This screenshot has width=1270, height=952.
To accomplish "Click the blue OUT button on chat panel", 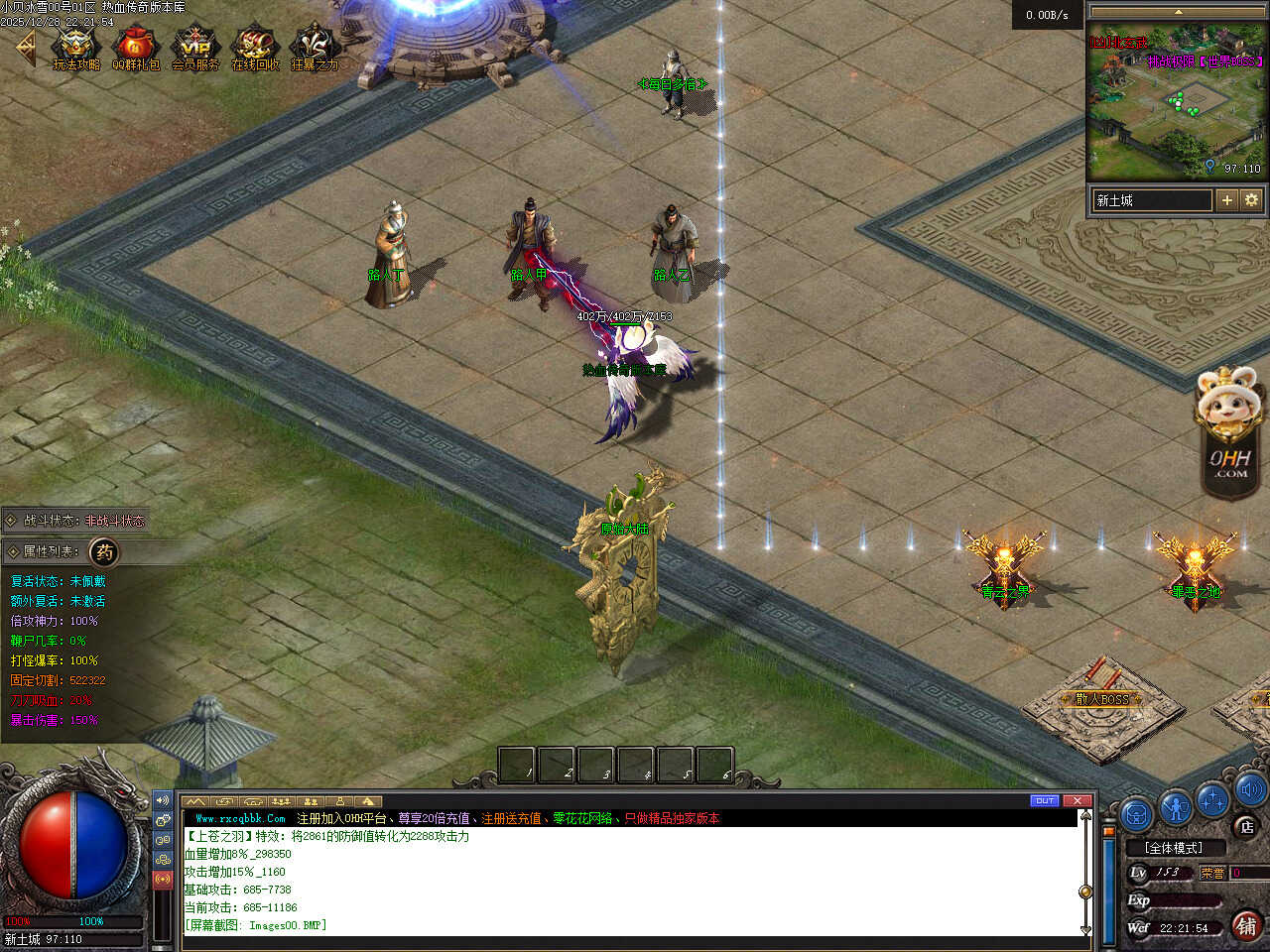I will click(1044, 800).
